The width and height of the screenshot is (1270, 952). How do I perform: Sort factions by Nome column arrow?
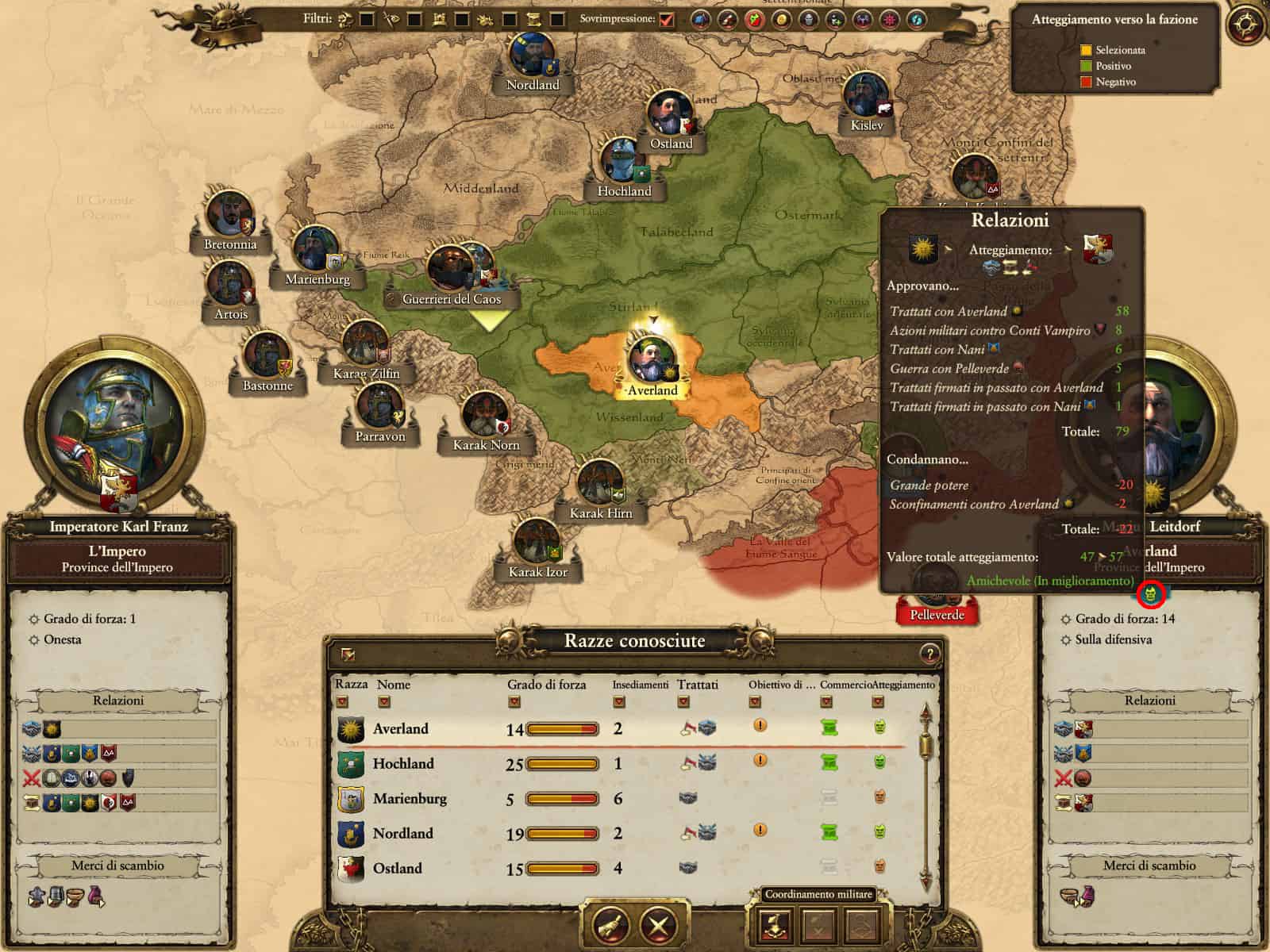[x=384, y=701]
